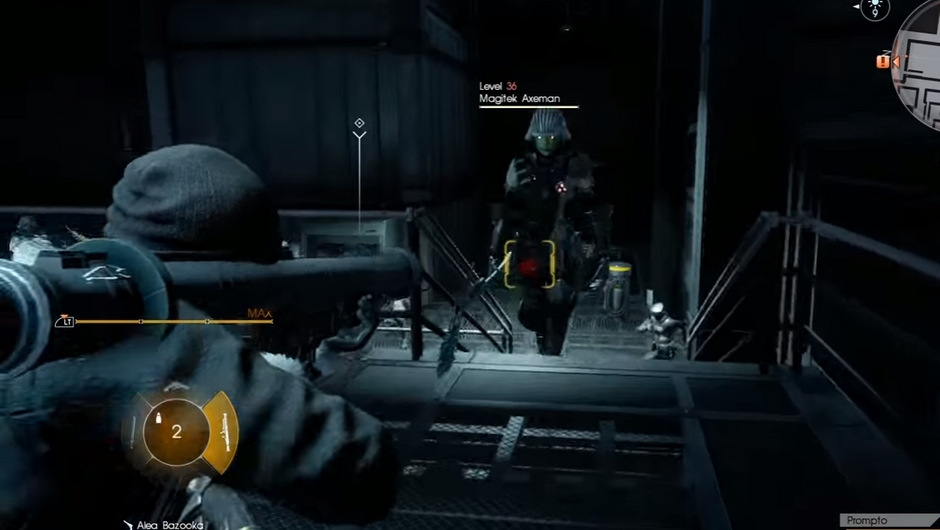Select the highlighted bazooka weapon slot

click(x=220, y=432)
